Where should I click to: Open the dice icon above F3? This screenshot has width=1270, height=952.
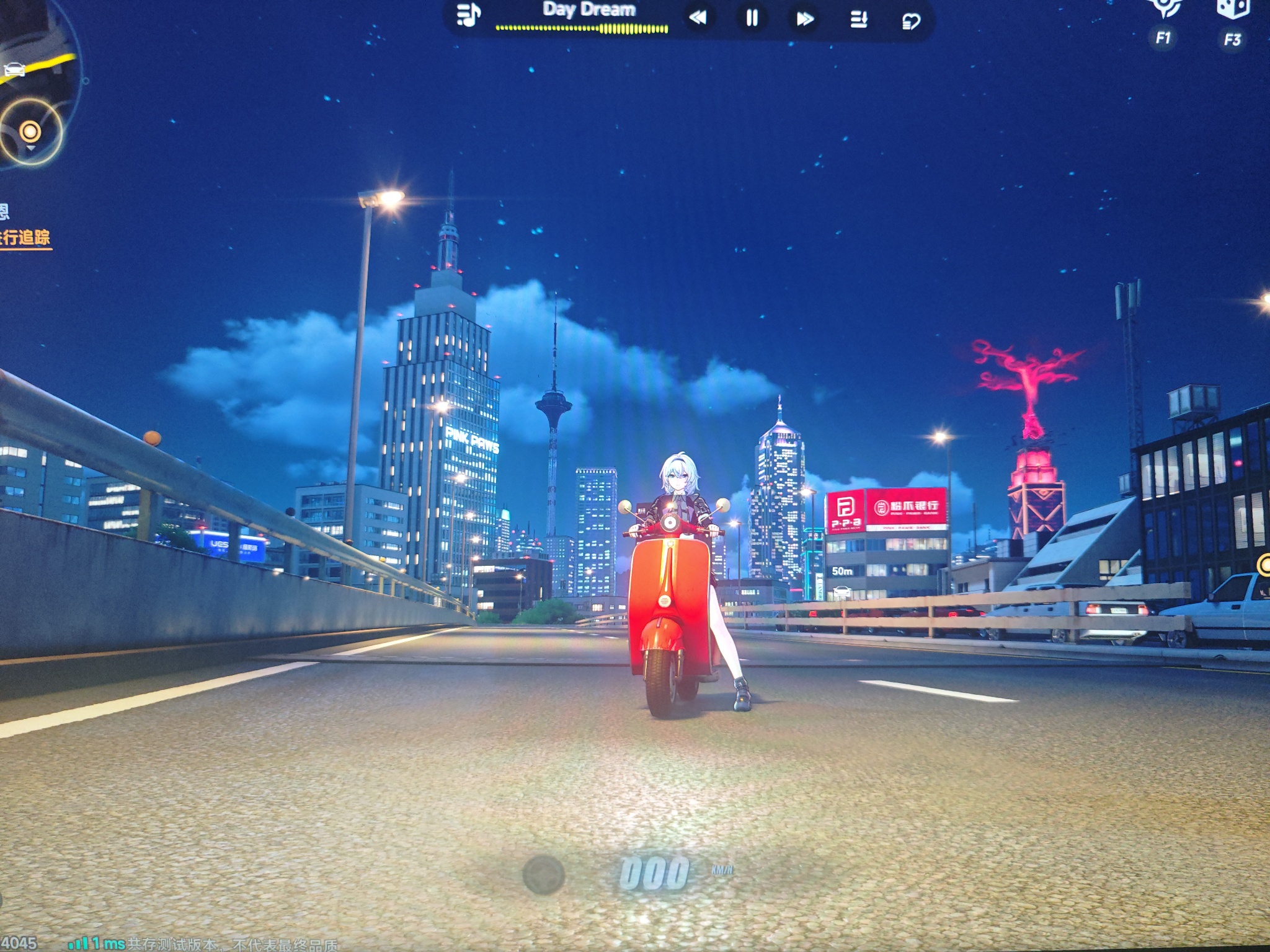click(1233, 10)
